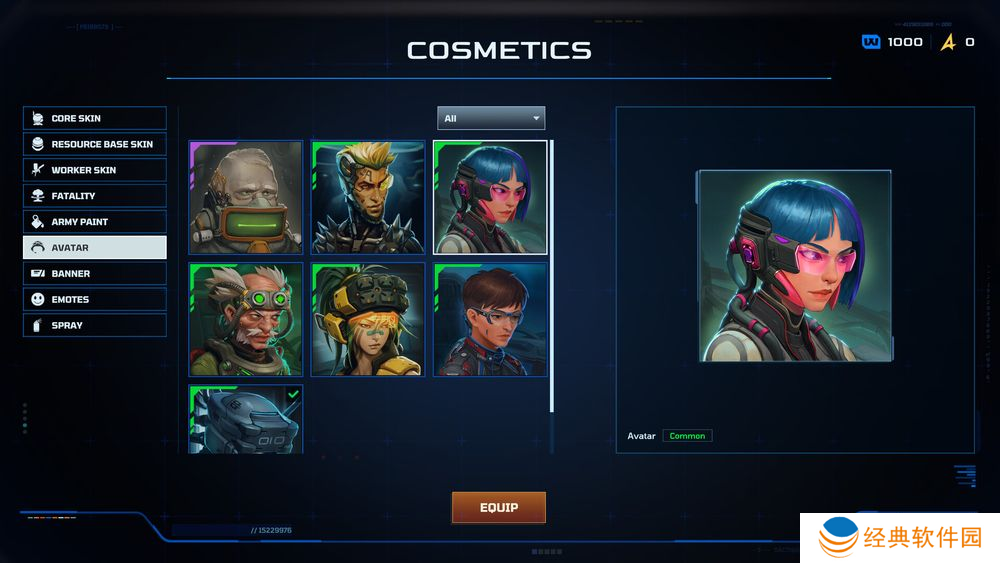This screenshot has height=563, width=1000.
Task: Select the Worker Skin category
Action: pyautogui.click(x=95, y=170)
